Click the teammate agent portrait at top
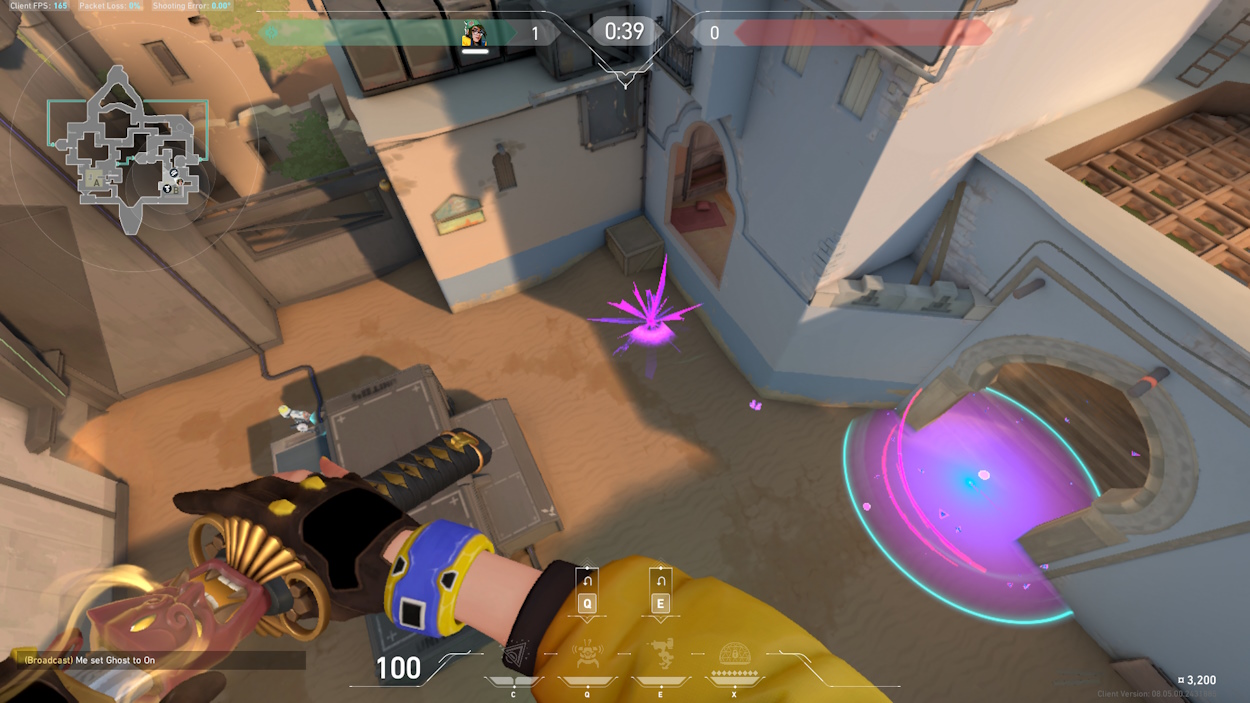The image size is (1250, 703). coord(474,34)
